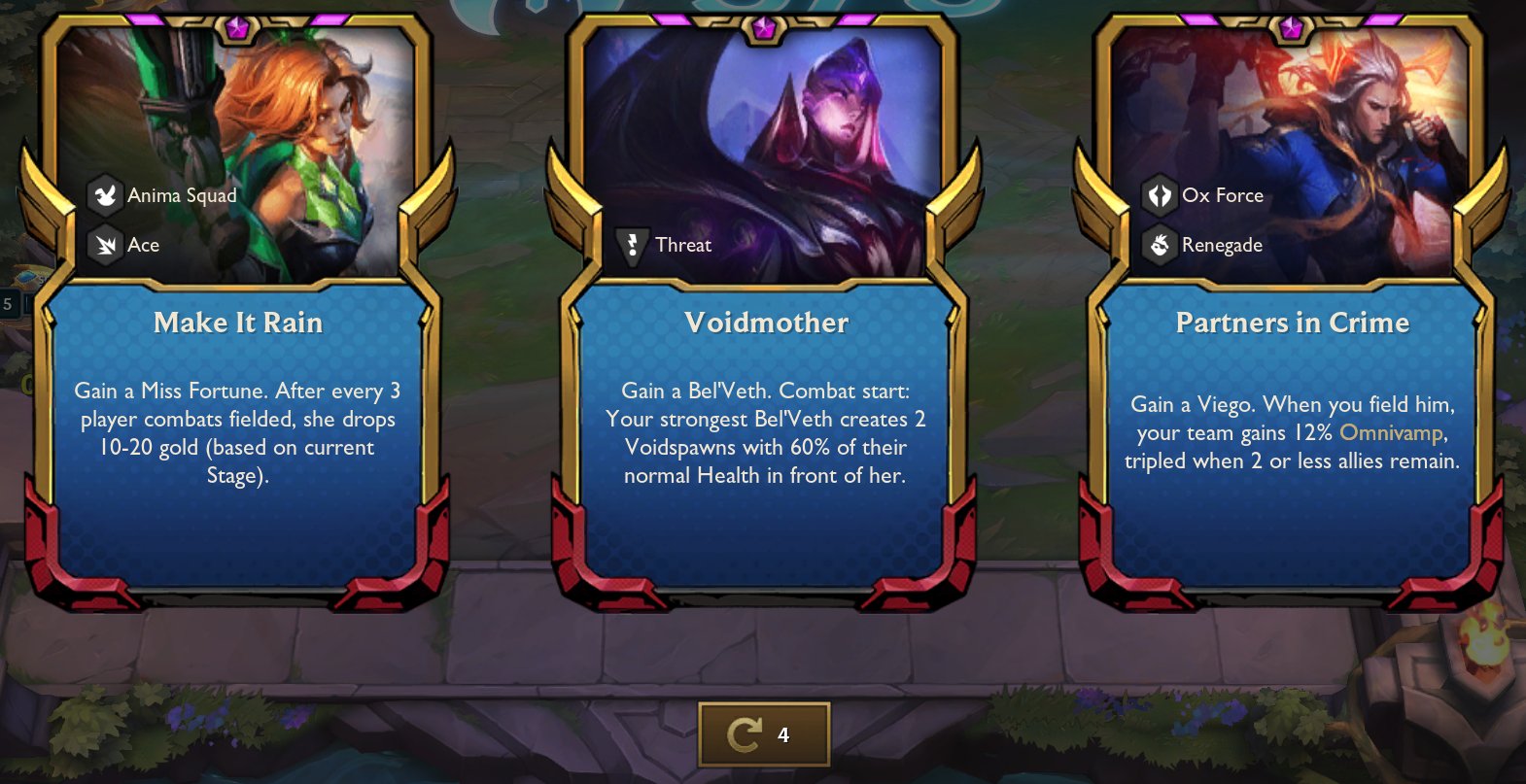Click the Ox Force trait icon
The width and height of the screenshot is (1526, 784).
[x=1158, y=194]
